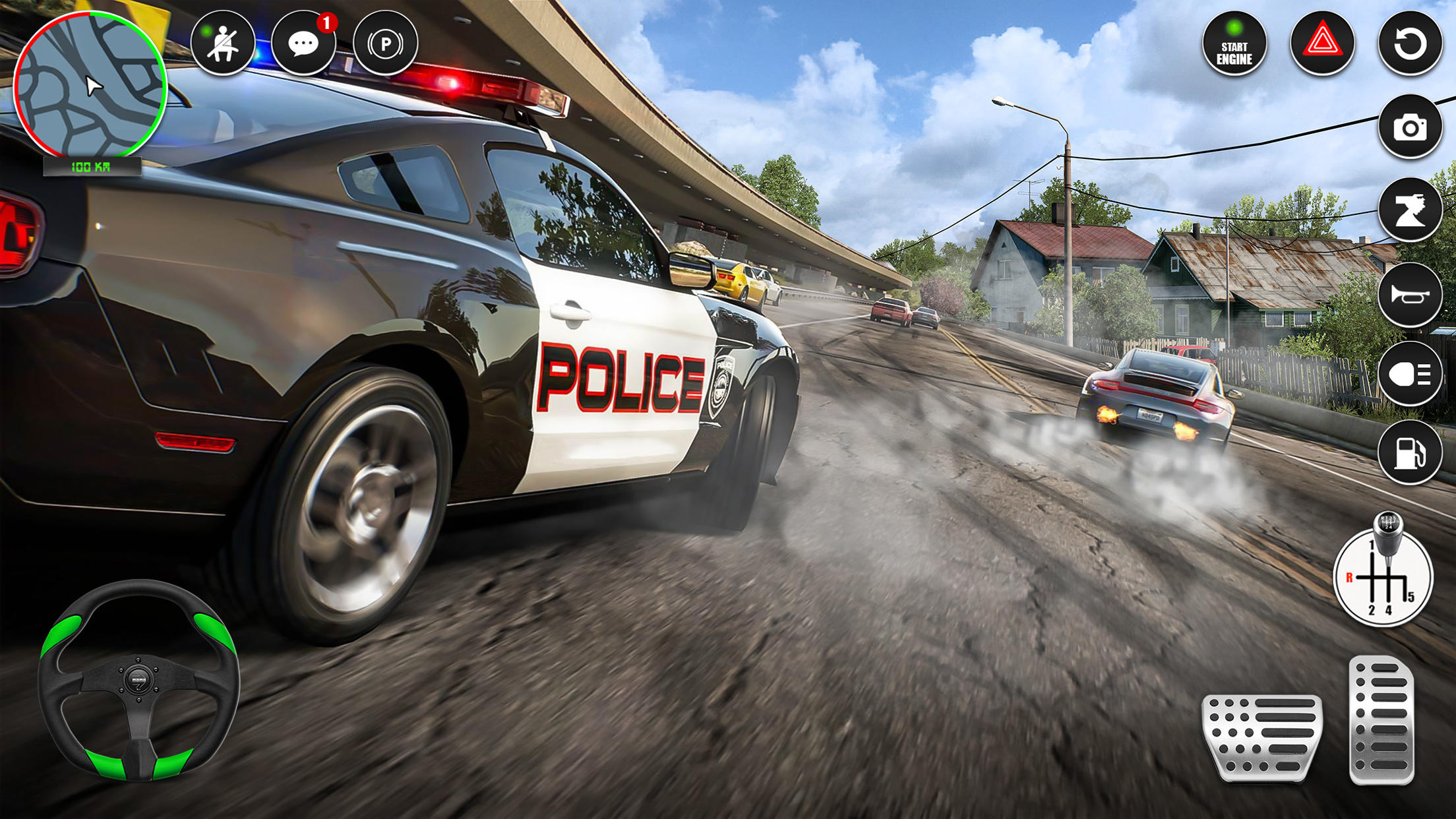Screen dimensions: 1456x819
Task: Toggle the engine with Start Engine
Action: [x=1238, y=45]
